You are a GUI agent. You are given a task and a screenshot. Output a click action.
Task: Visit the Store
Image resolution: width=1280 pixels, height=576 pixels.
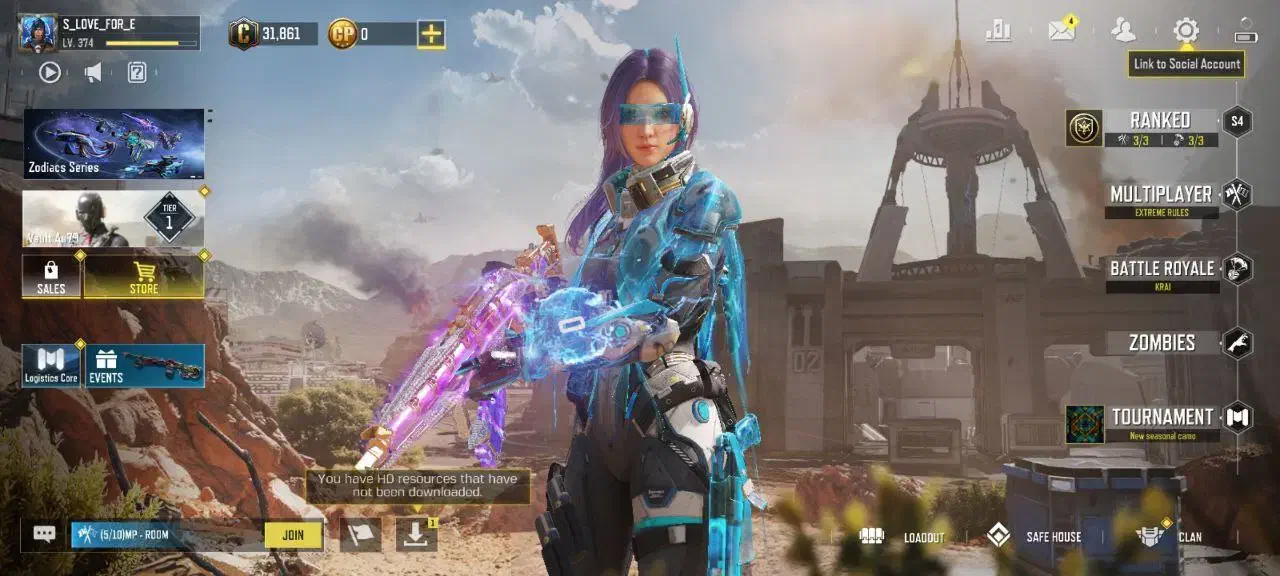click(144, 276)
